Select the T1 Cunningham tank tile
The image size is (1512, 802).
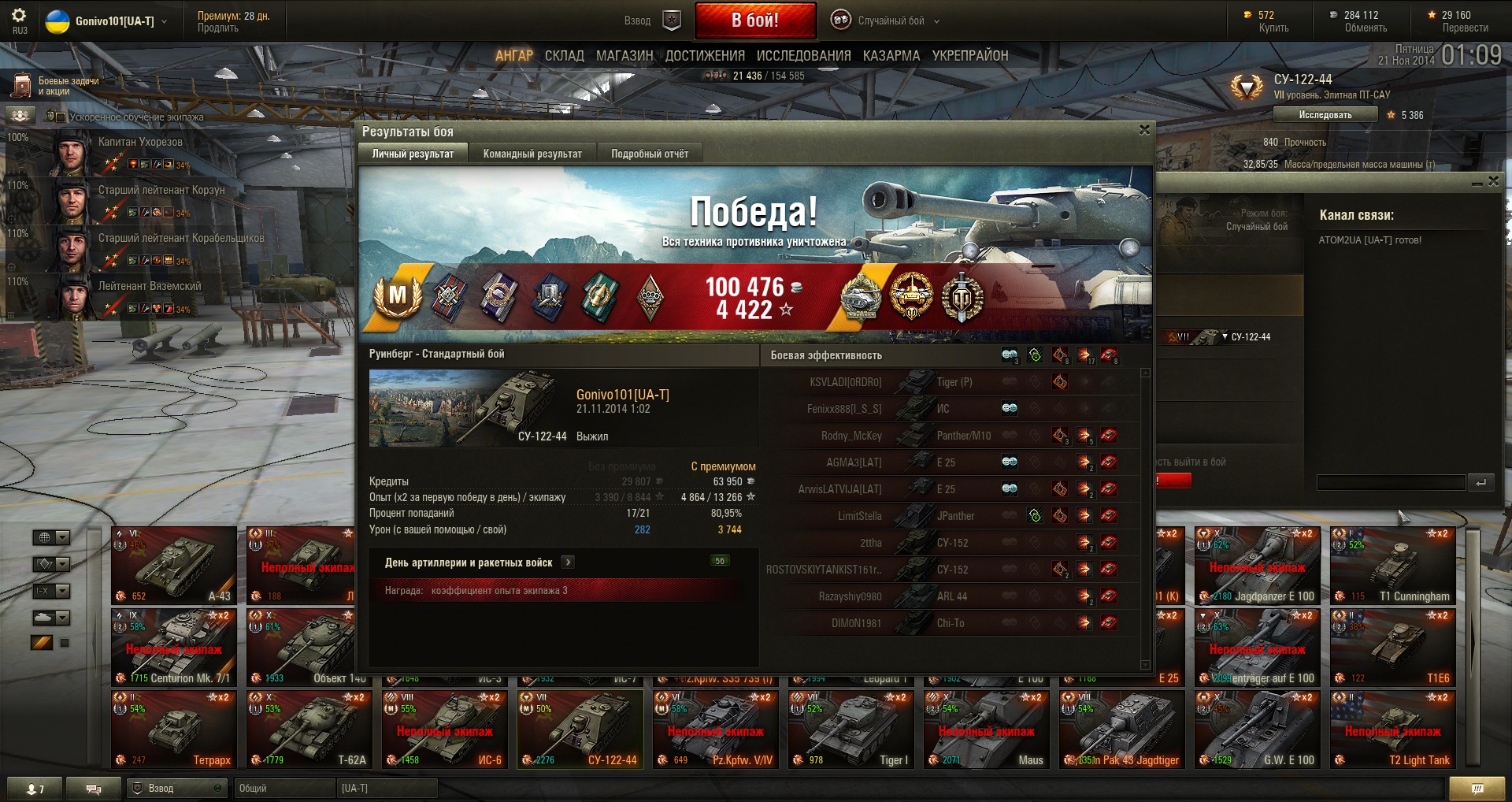(1392, 566)
